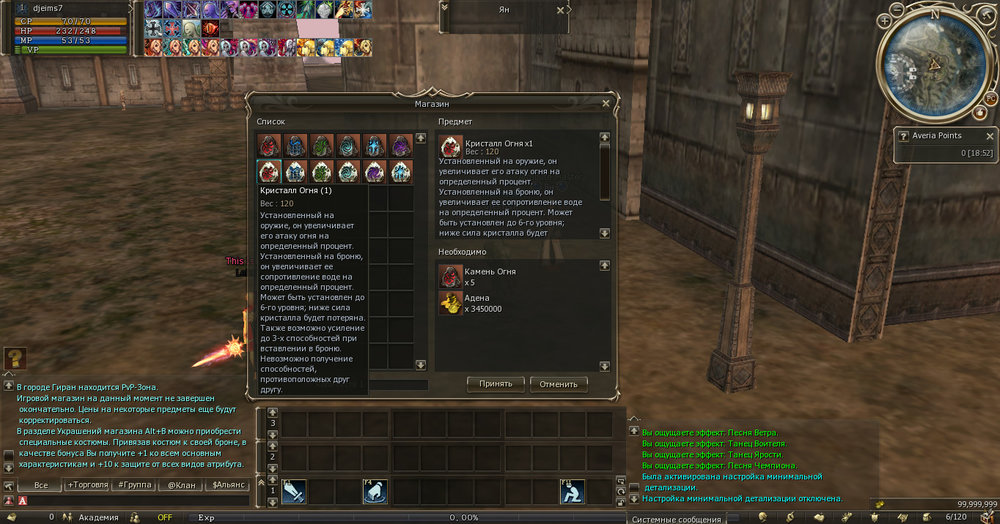This screenshot has height=524, width=1000.
Task: Activate the sitting figure action on hotbar
Action: pyautogui.click(x=572, y=492)
